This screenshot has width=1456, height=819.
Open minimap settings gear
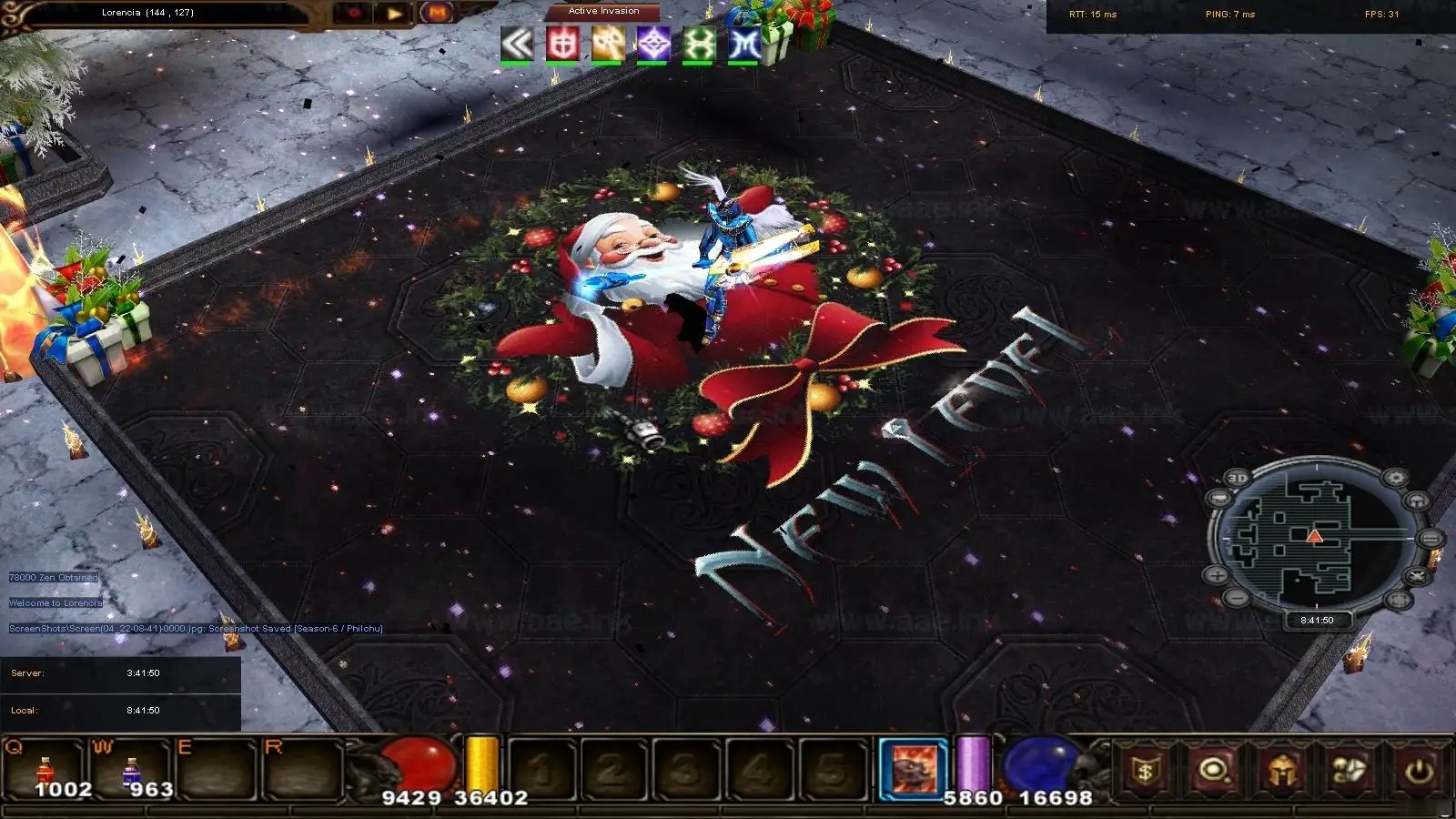click(x=1395, y=478)
